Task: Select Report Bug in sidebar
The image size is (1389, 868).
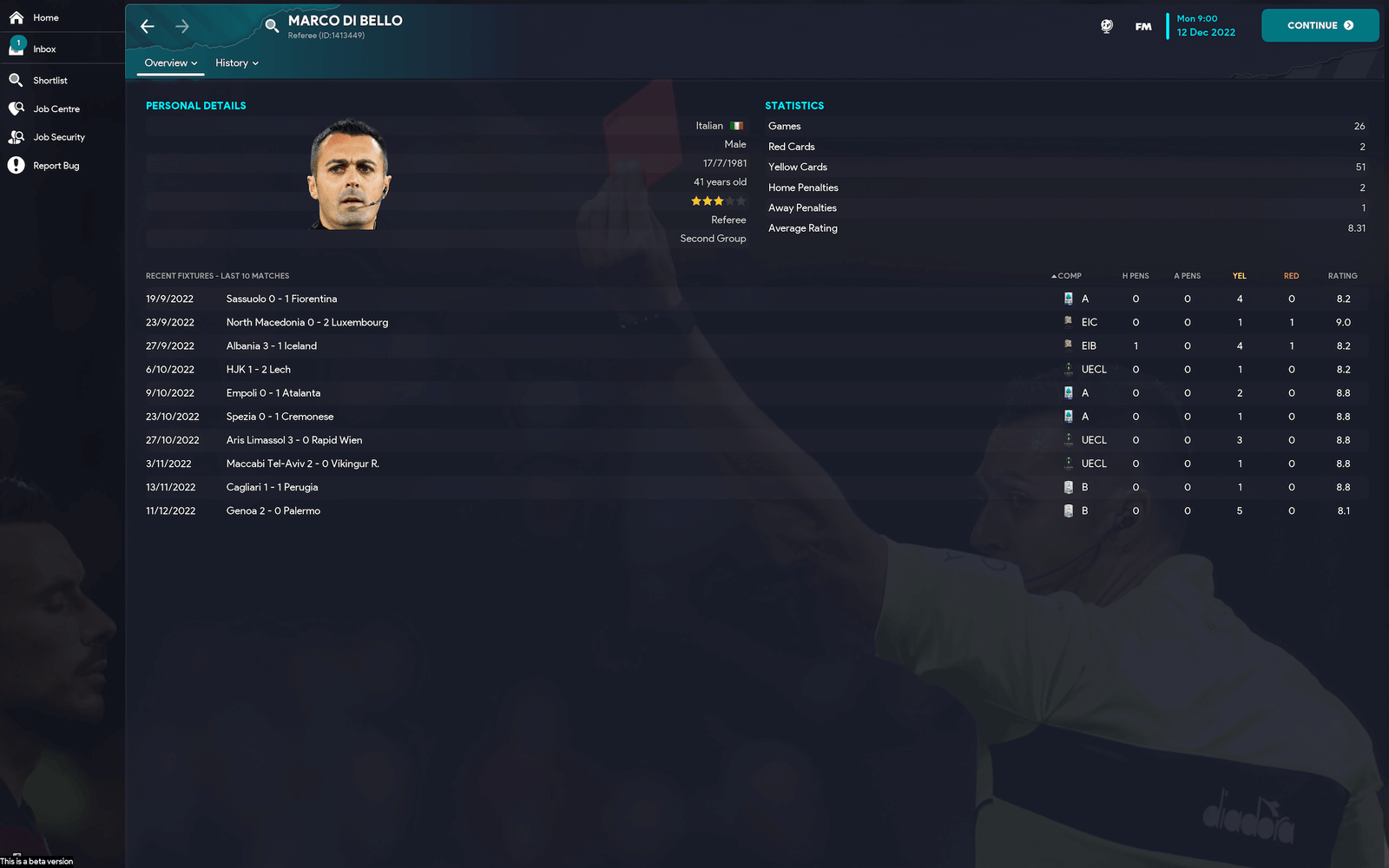Action: pyautogui.click(x=56, y=166)
